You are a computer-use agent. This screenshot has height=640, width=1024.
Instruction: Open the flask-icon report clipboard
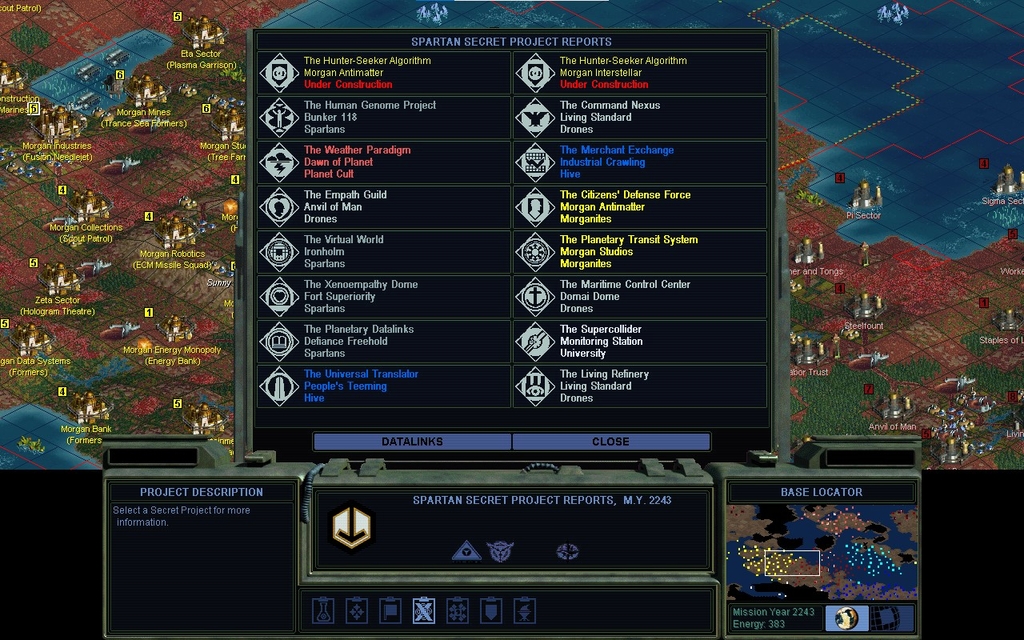322,610
